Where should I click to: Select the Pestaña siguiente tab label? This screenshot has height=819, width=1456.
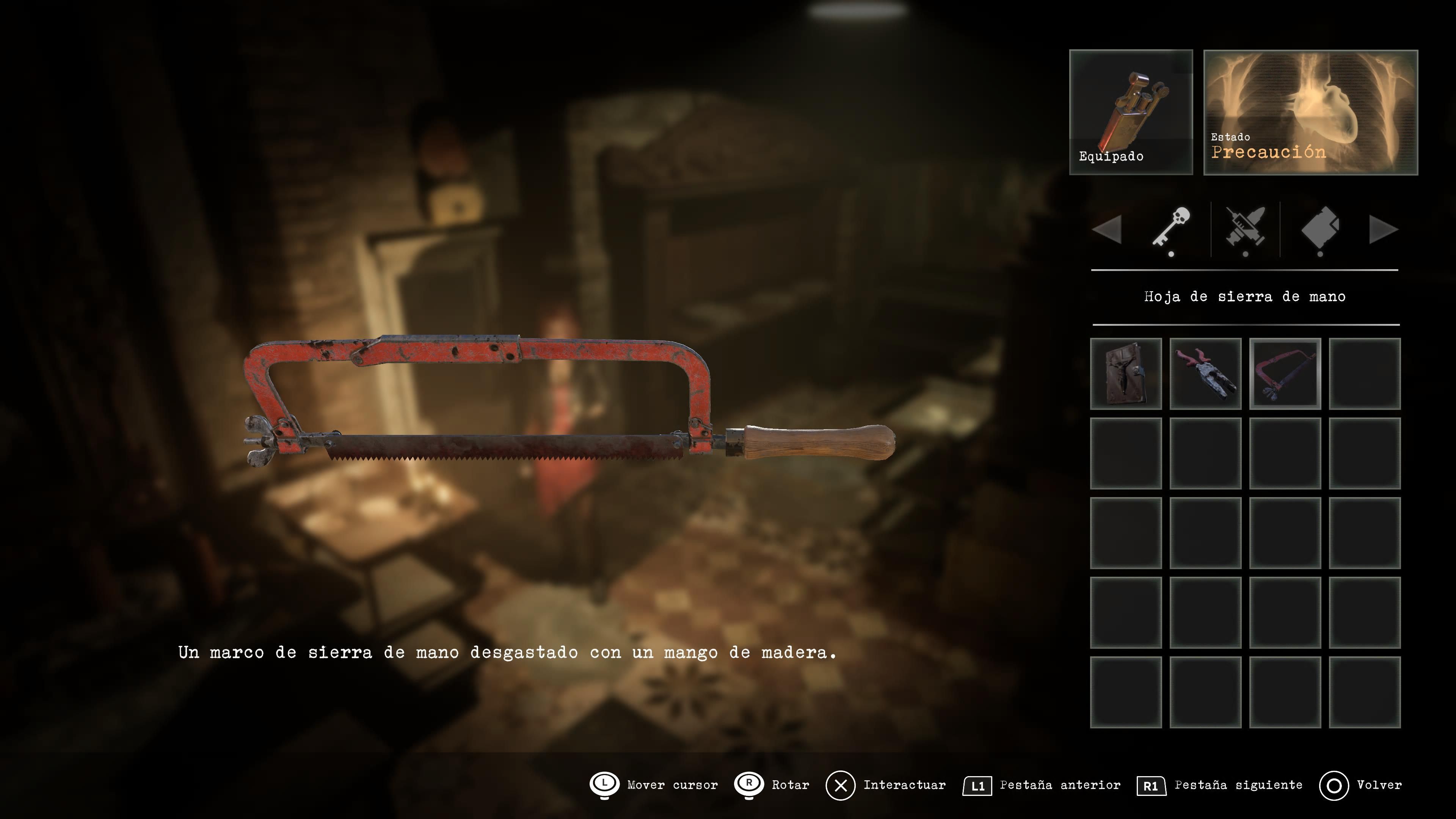pyautogui.click(x=1239, y=785)
